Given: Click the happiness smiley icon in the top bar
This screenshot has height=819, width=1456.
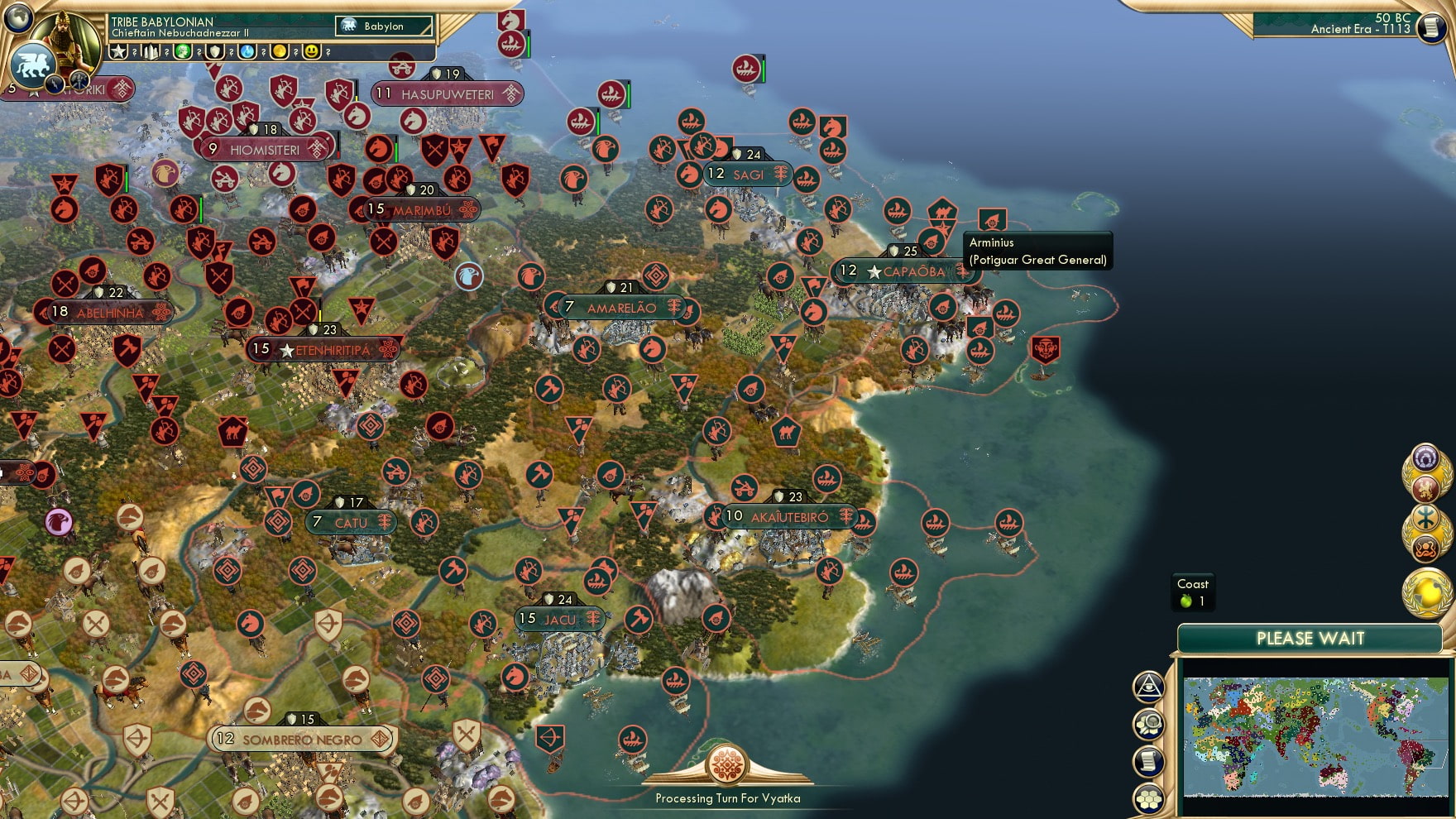Looking at the screenshot, I should [x=313, y=51].
